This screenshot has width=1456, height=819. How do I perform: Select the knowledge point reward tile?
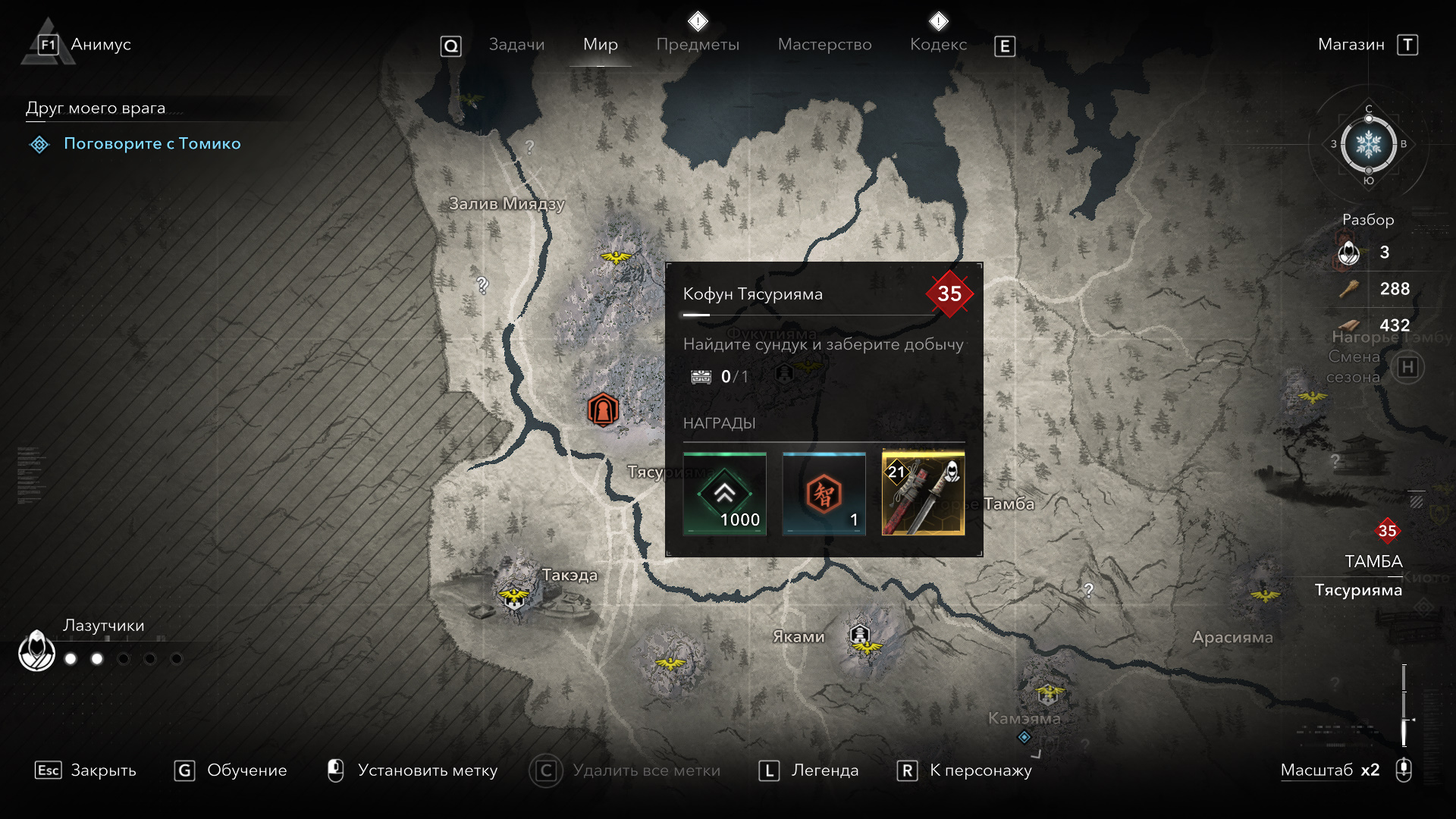(x=824, y=494)
